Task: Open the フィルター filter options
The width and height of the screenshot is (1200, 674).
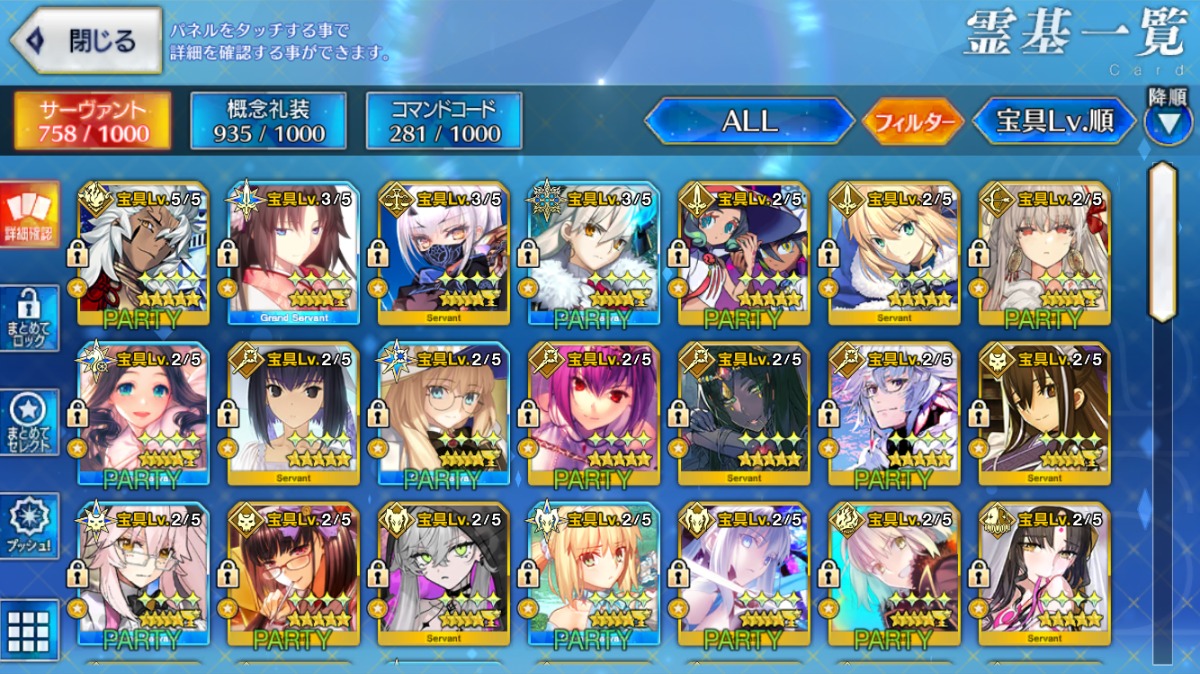Action: 912,123
